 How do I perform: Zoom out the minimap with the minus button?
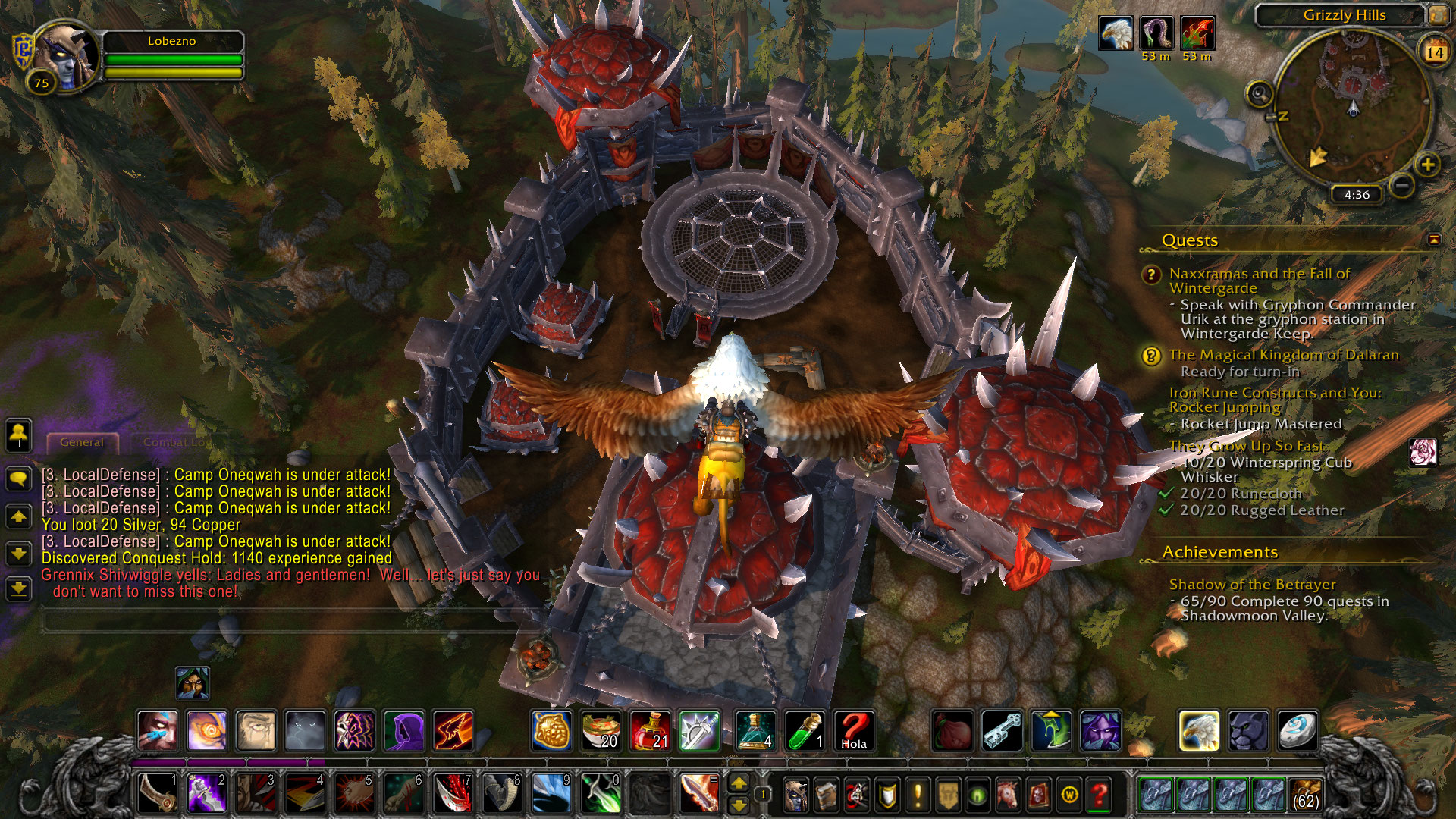pyautogui.click(x=1402, y=185)
